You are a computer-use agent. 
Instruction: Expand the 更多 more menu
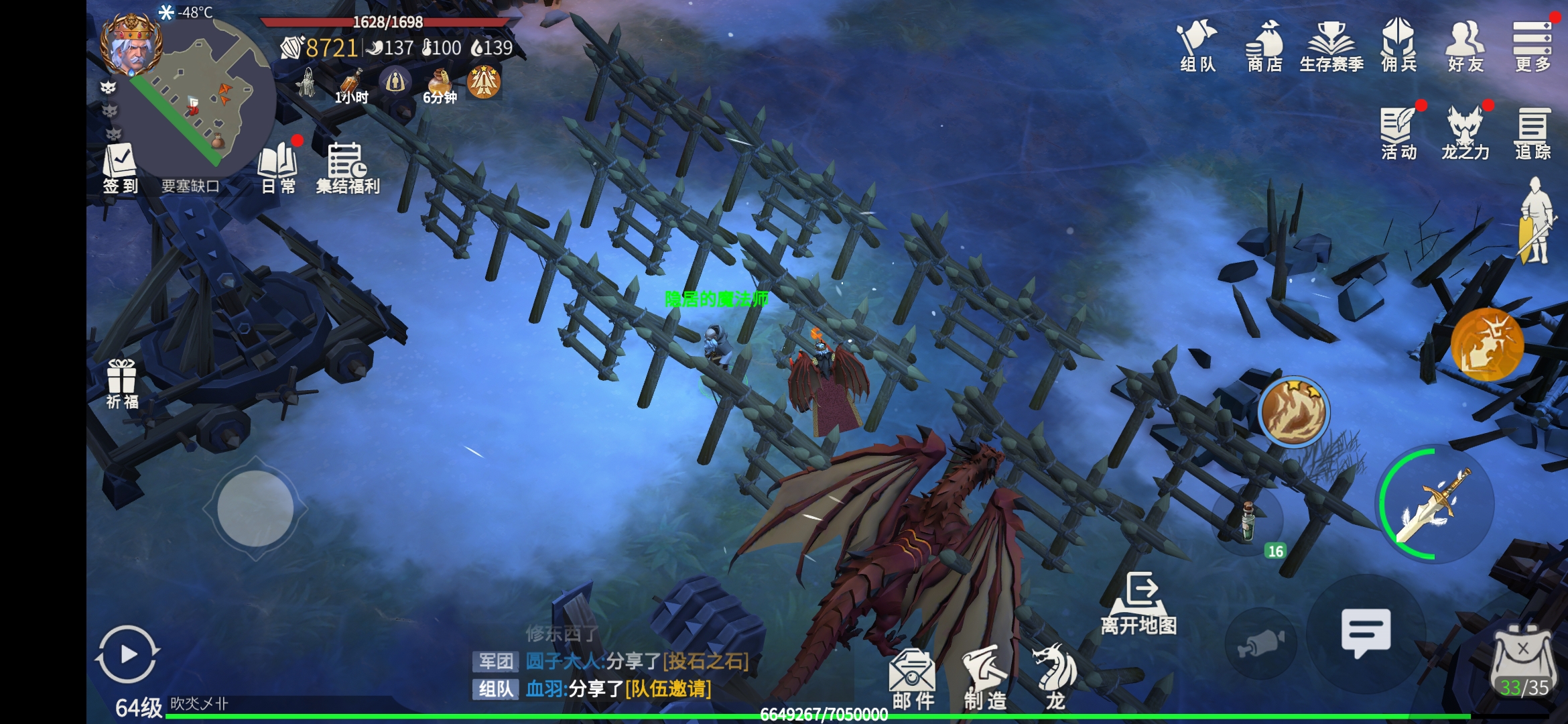click(1532, 46)
